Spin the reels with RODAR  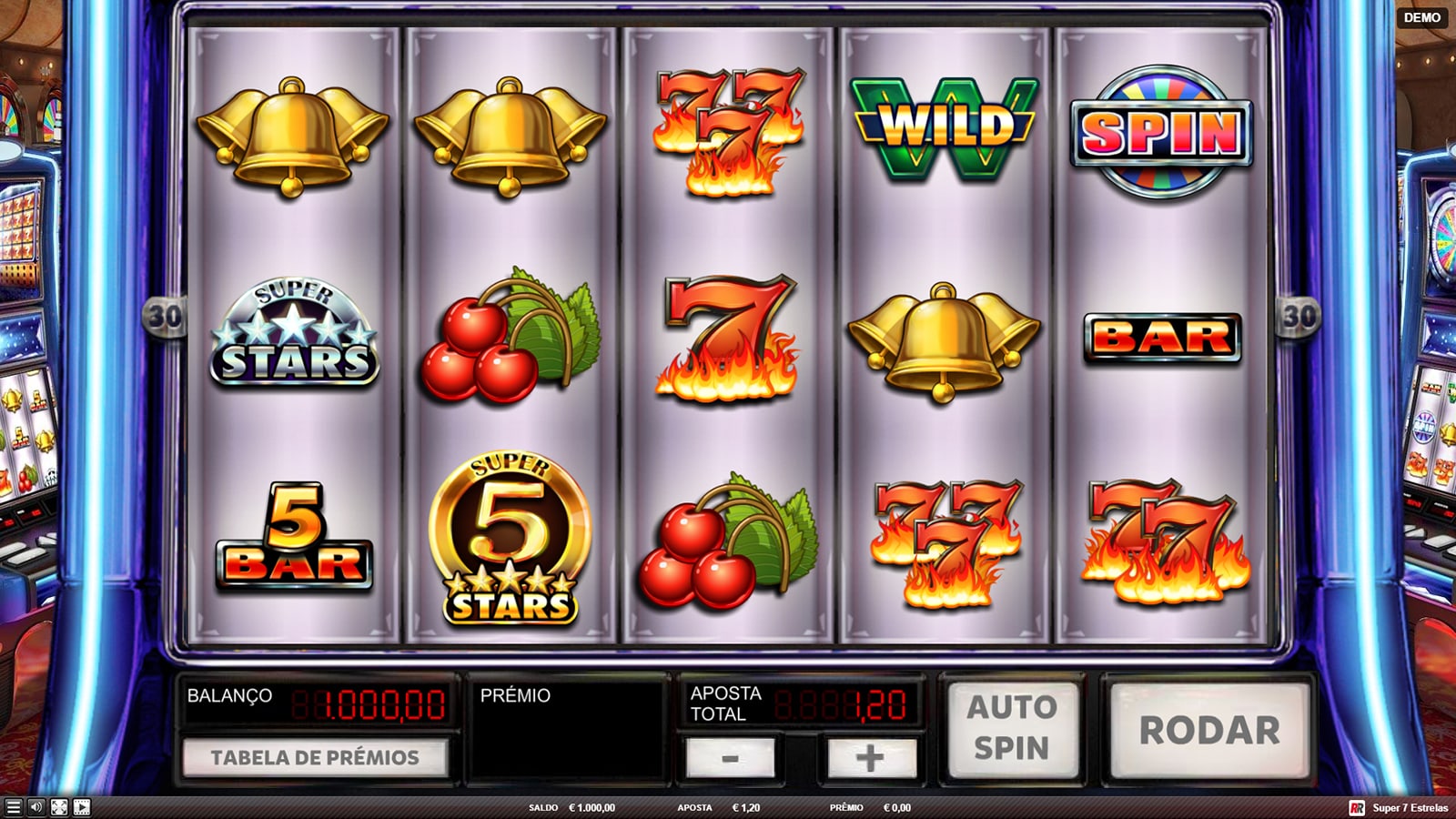tap(1209, 730)
